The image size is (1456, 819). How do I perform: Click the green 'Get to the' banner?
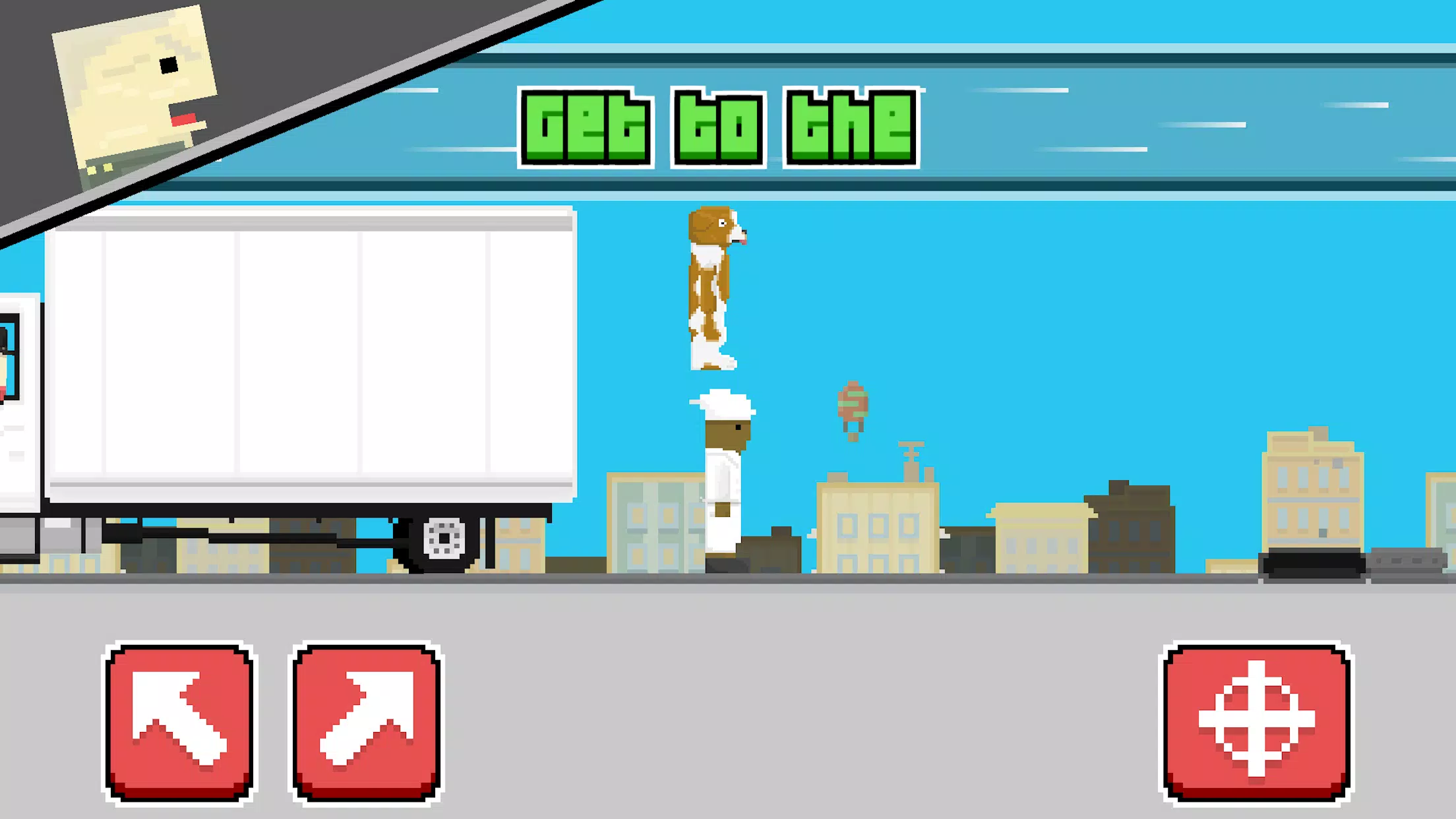pyautogui.click(x=719, y=125)
